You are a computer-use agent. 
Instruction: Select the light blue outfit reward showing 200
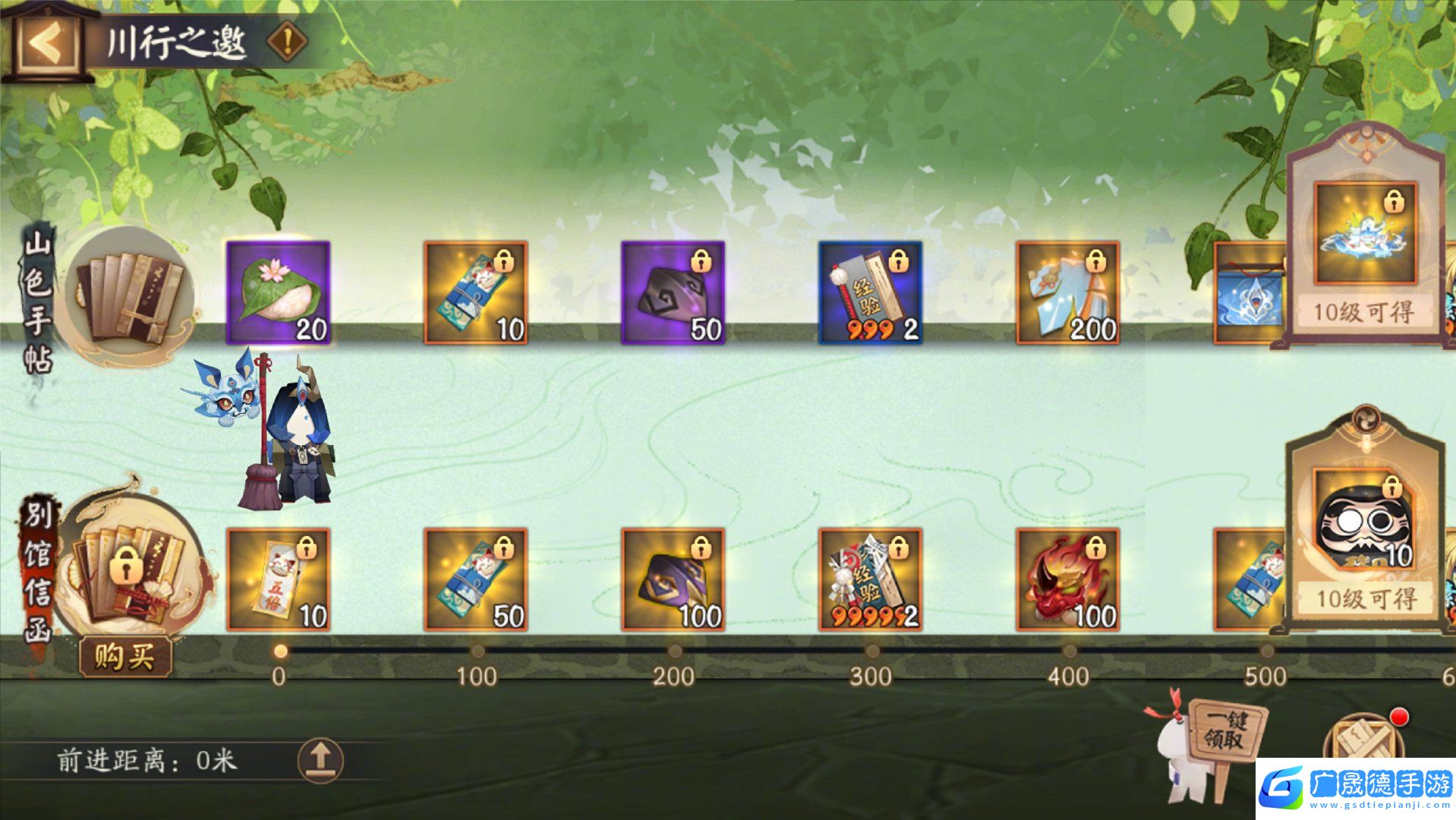tap(1067, 292)
